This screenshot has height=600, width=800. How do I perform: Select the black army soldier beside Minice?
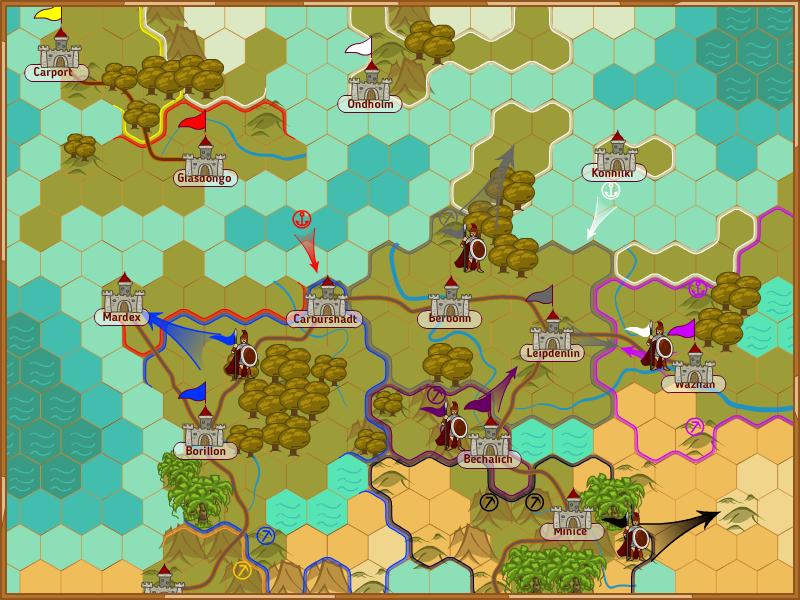(x=634, y=537)
